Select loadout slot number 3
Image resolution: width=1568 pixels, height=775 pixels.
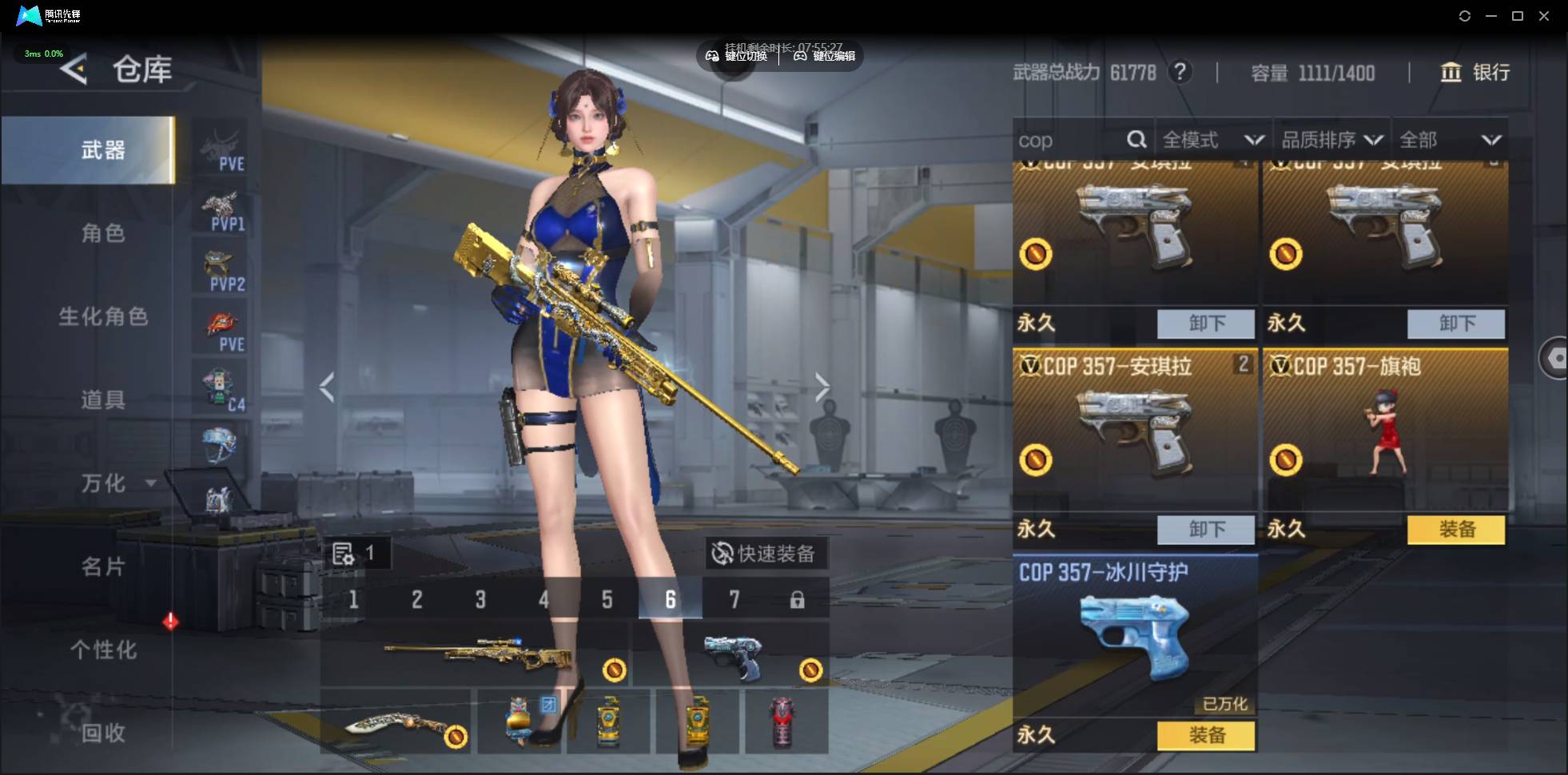(x=480, y=599)
